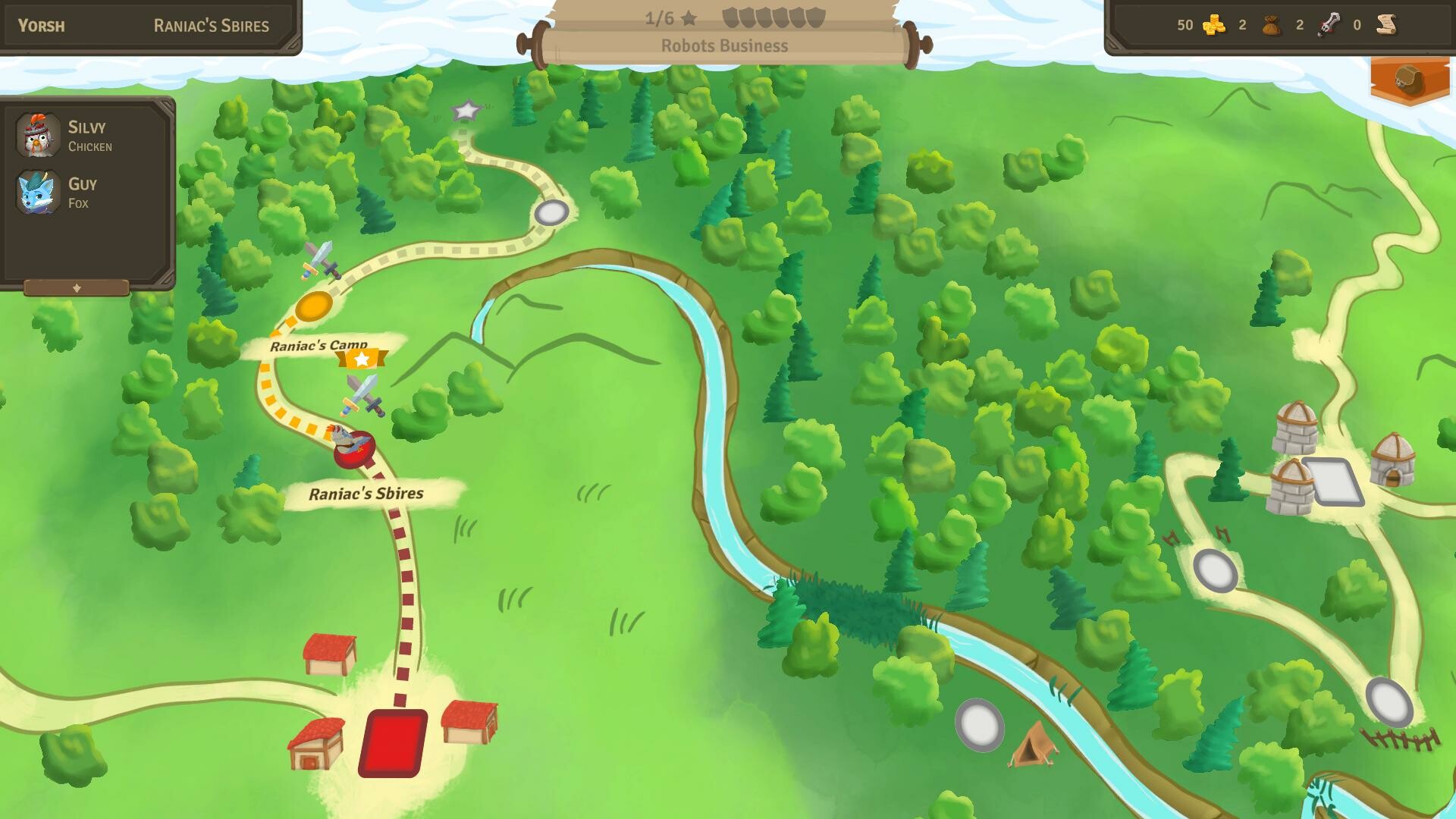Viewport: 1456px width, 819px height.
Task: Click the white star quest marker on the northern path
Action: pyautogui.click(x=466, y=110)
